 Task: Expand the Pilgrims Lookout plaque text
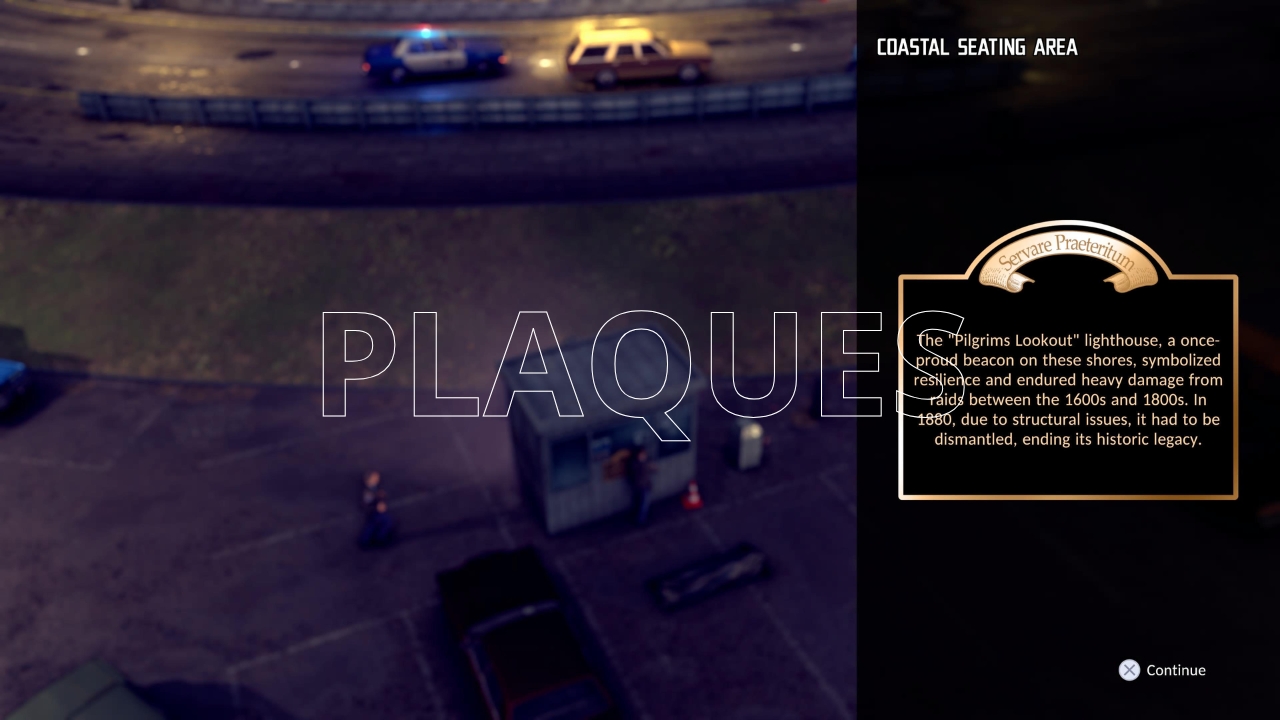tap(1068, 390)
